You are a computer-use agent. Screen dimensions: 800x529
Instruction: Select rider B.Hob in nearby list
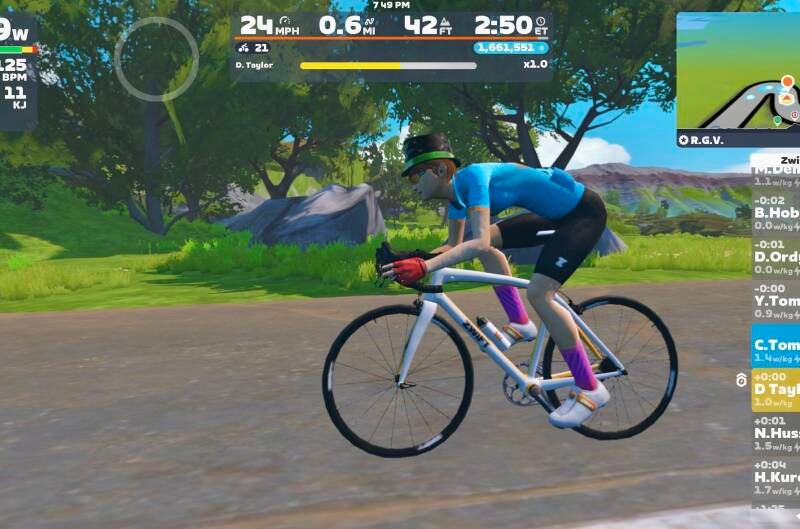[777, 212]
